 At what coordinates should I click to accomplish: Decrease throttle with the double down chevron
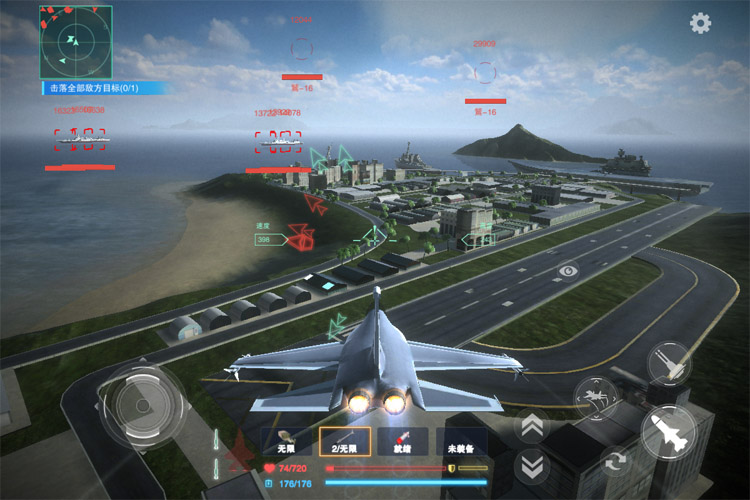click(x=532, y=464)
